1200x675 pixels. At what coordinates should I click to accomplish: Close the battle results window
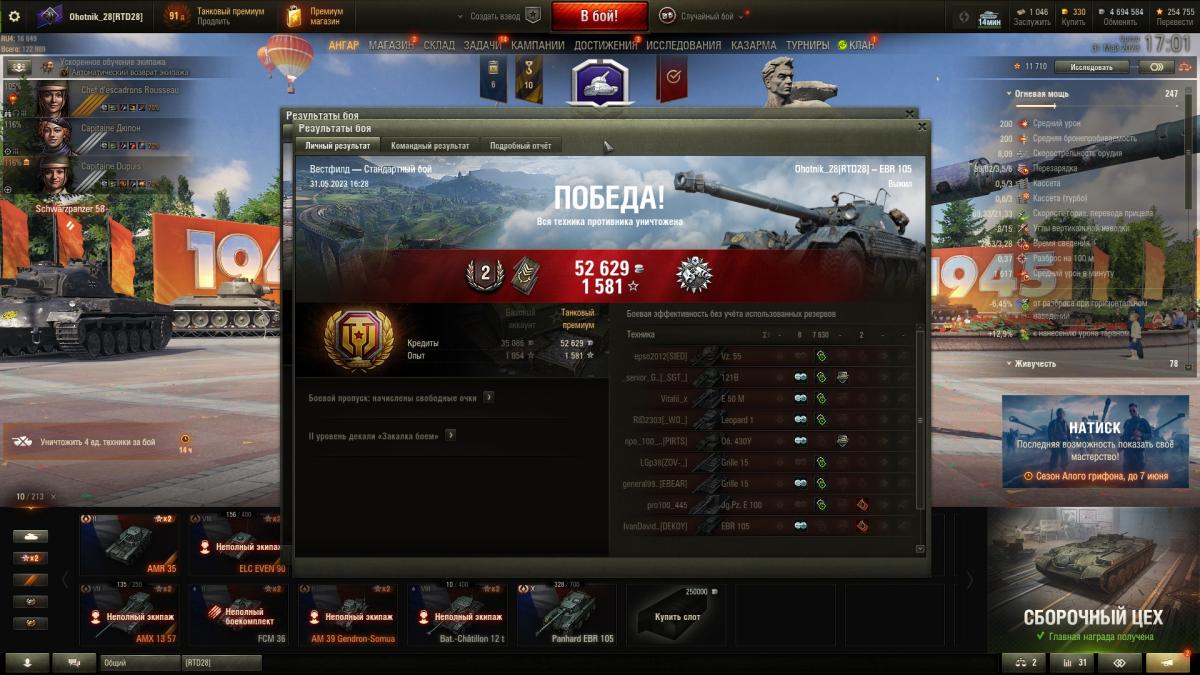[922, 127]
